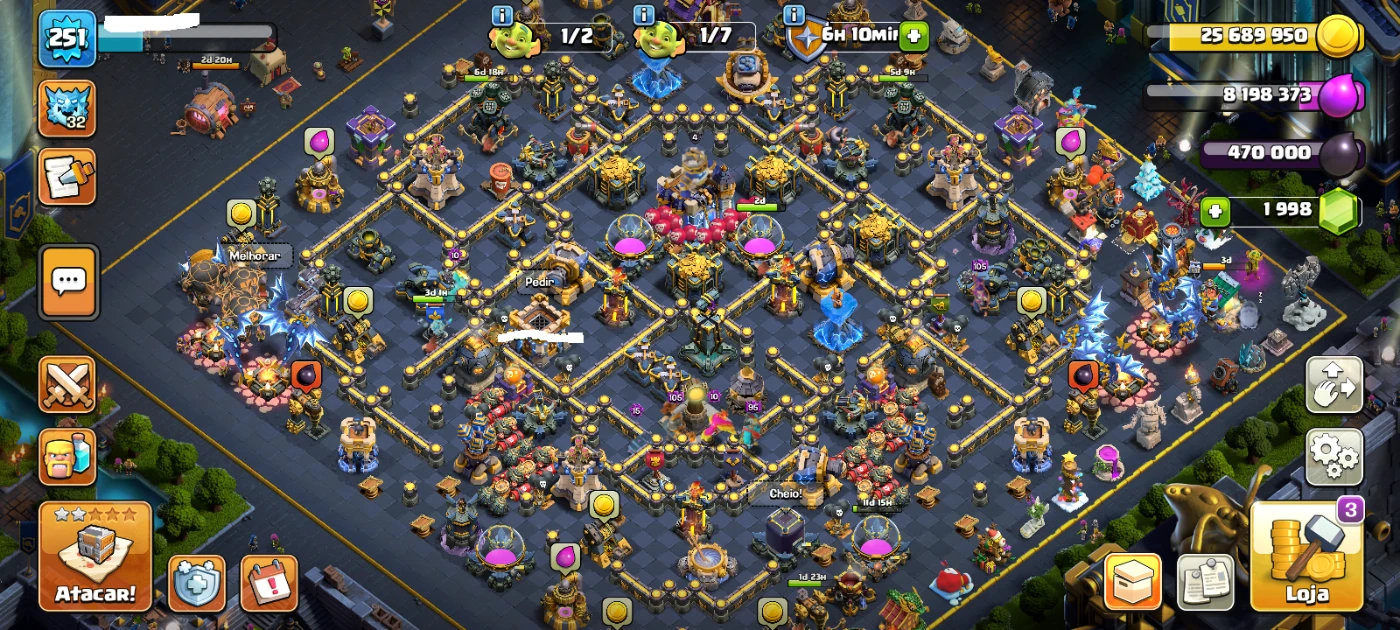
Task: Open the level 251 player profile
Action: 67,39
